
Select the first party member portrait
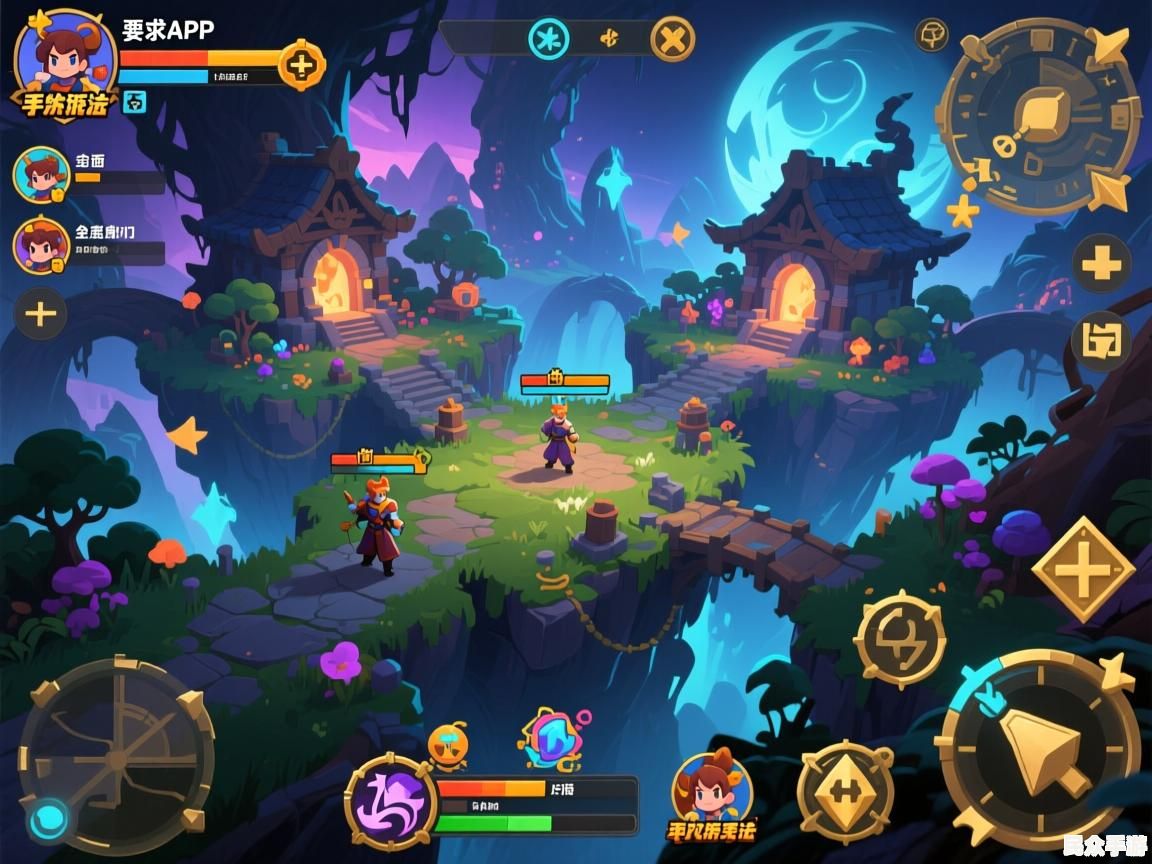[x=42, y=176]
